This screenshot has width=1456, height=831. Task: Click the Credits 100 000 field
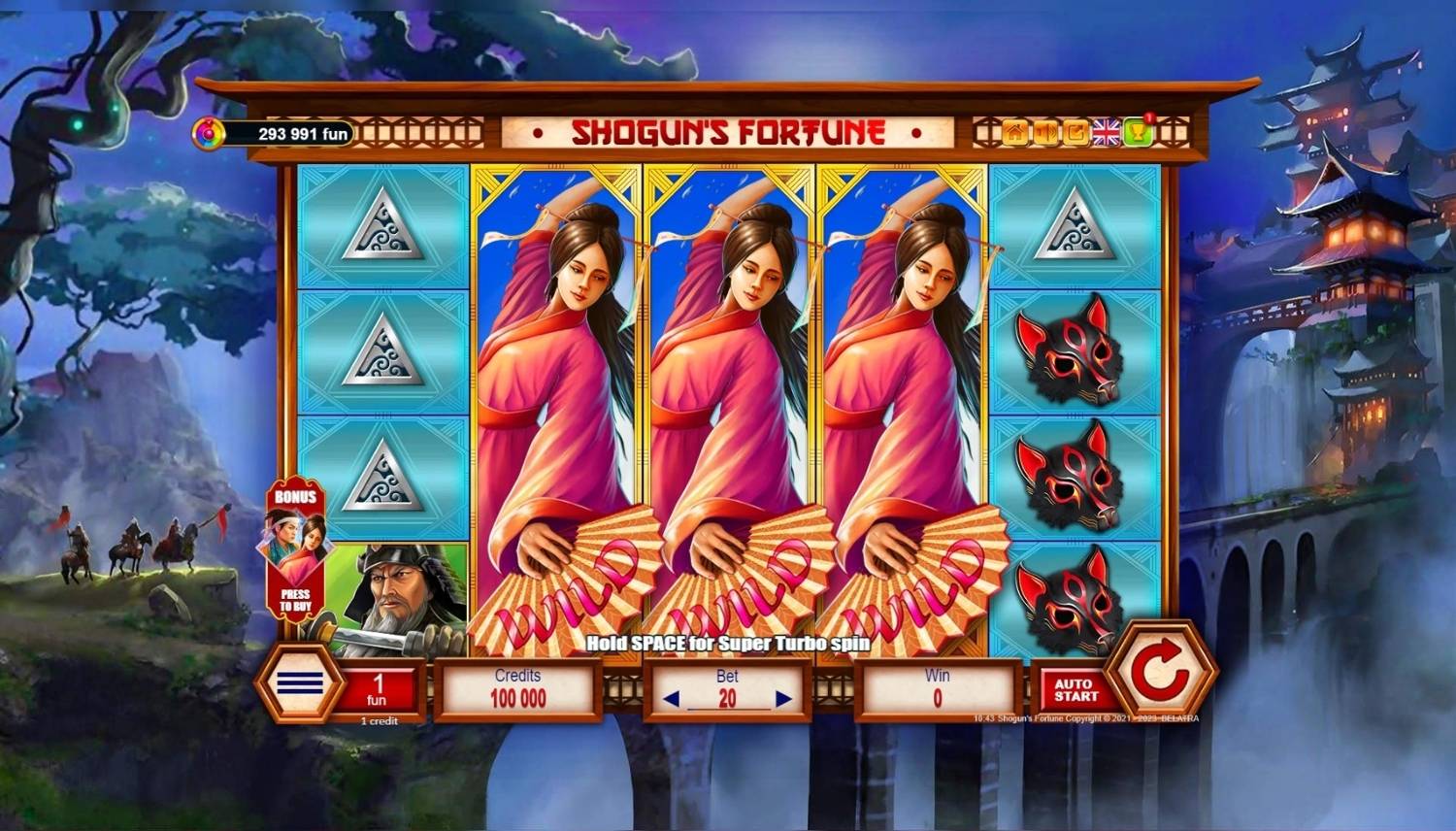click(517, 686)
